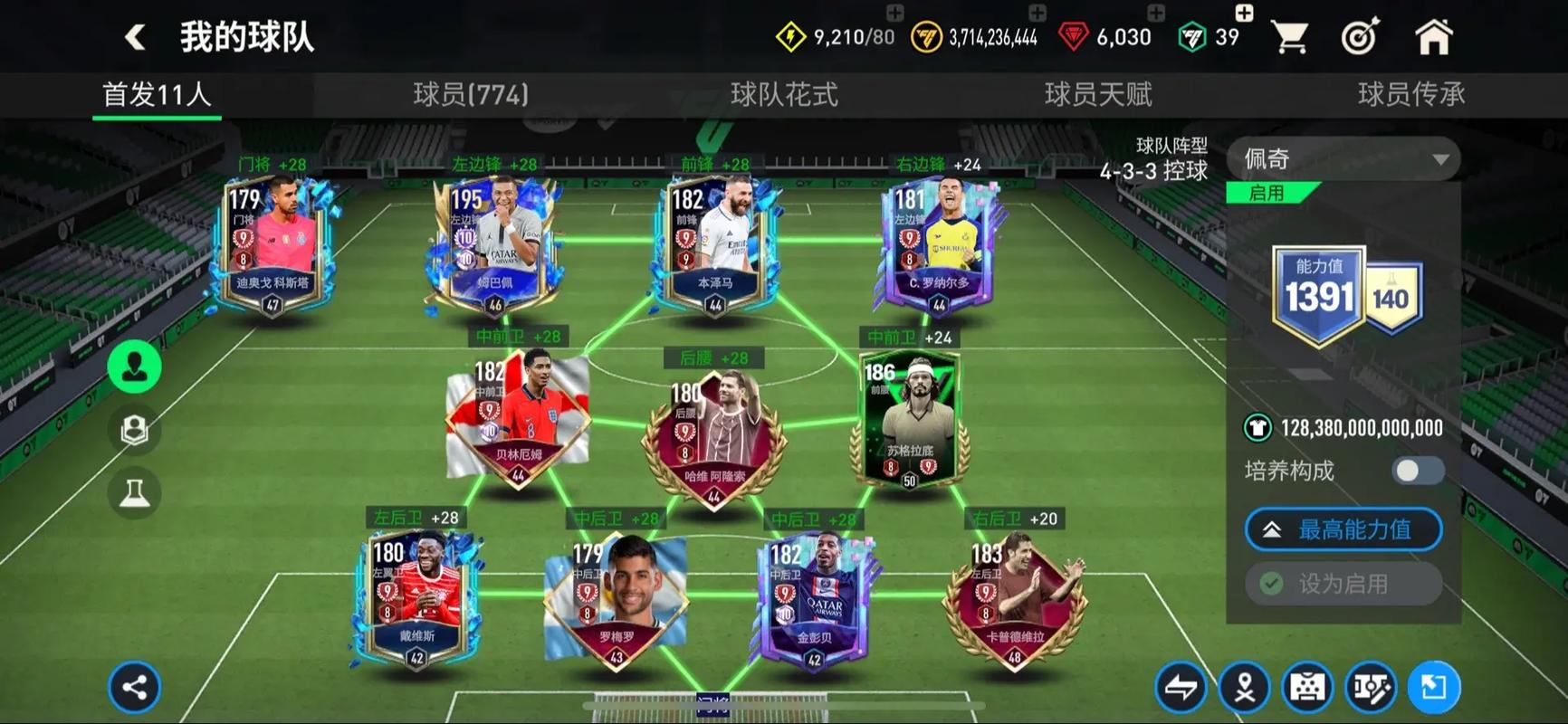Pick the 贝林厄姆 midfielder card

pyautogui.click(x=517, y=418)
